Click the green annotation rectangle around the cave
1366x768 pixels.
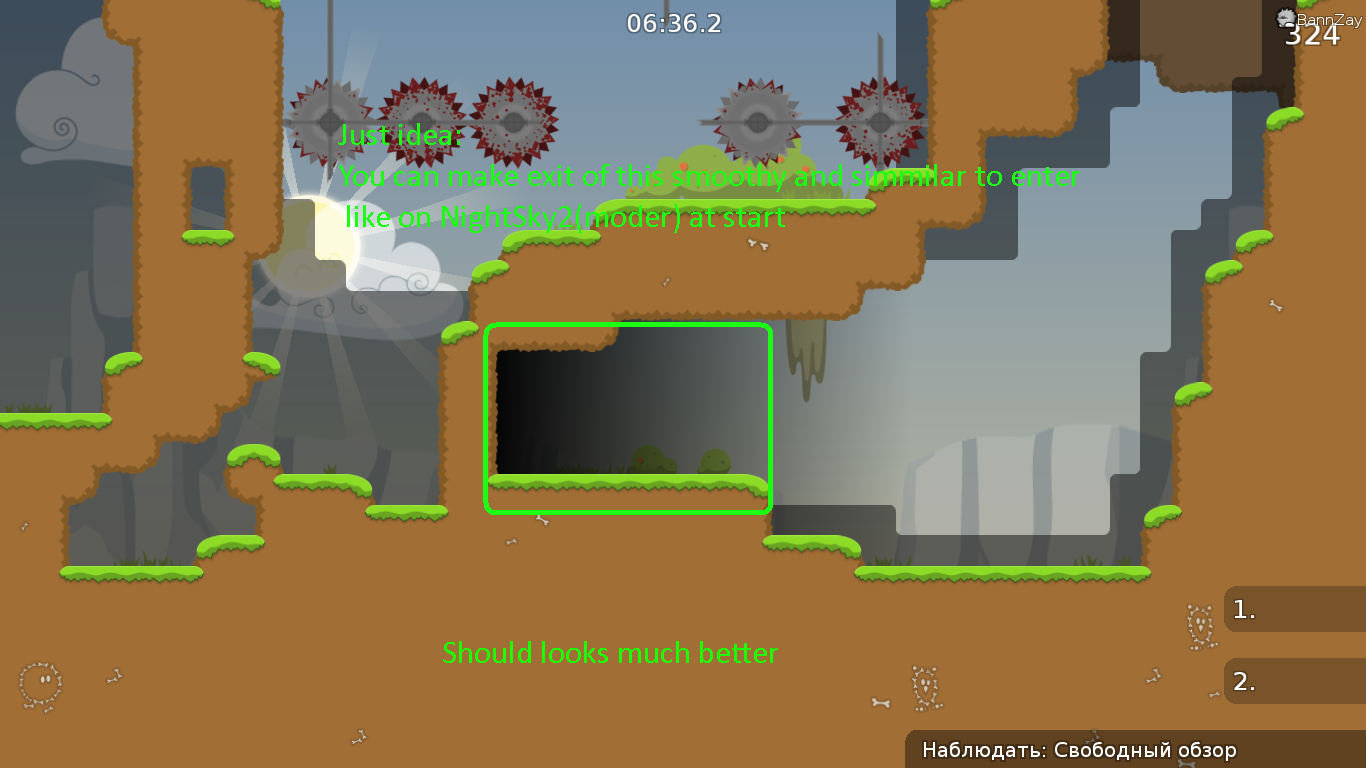pos(628,326)
